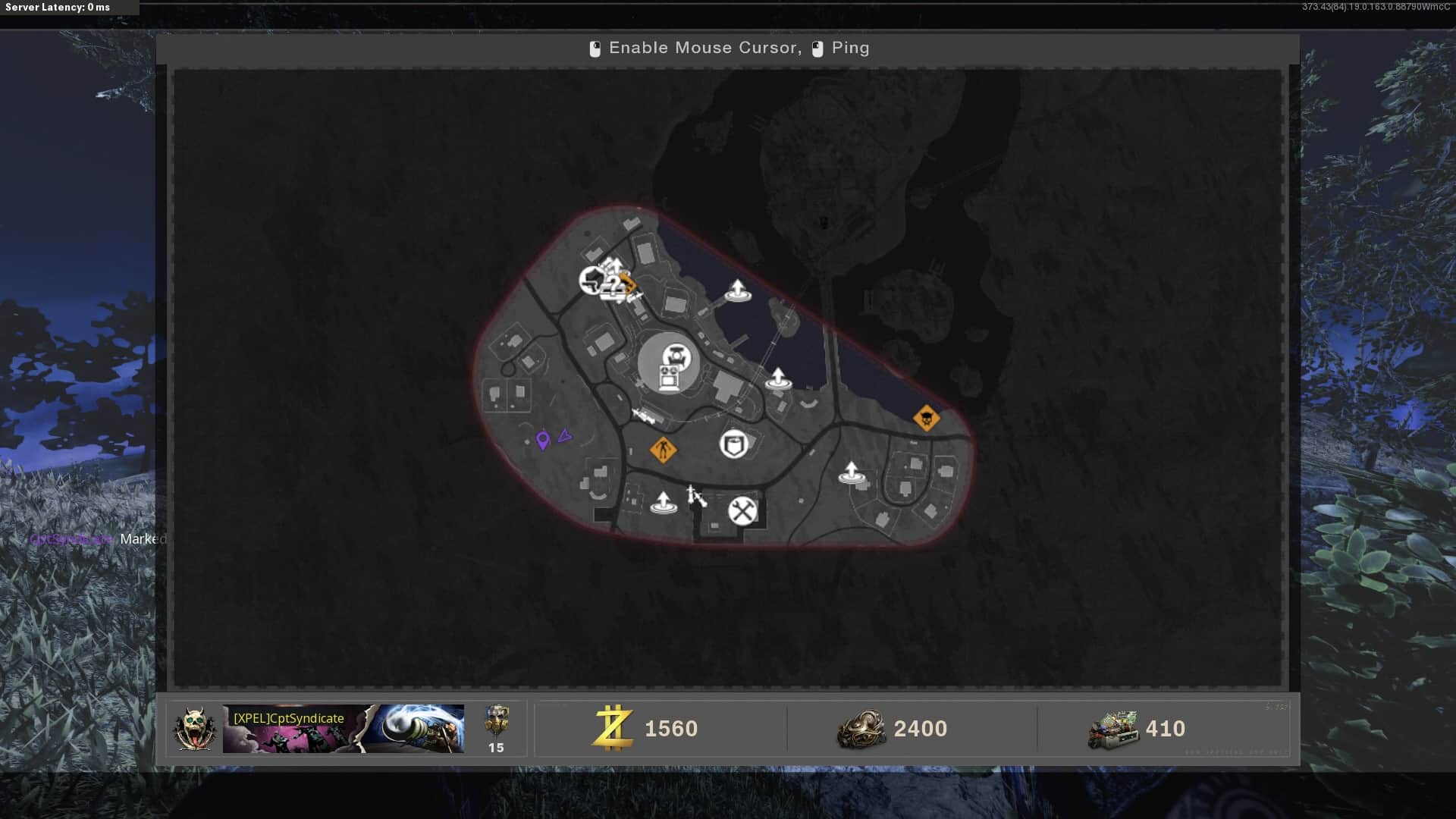
Task: Select the purple player arrow on map
Action: pyautogui.click(x=564, y=436)
